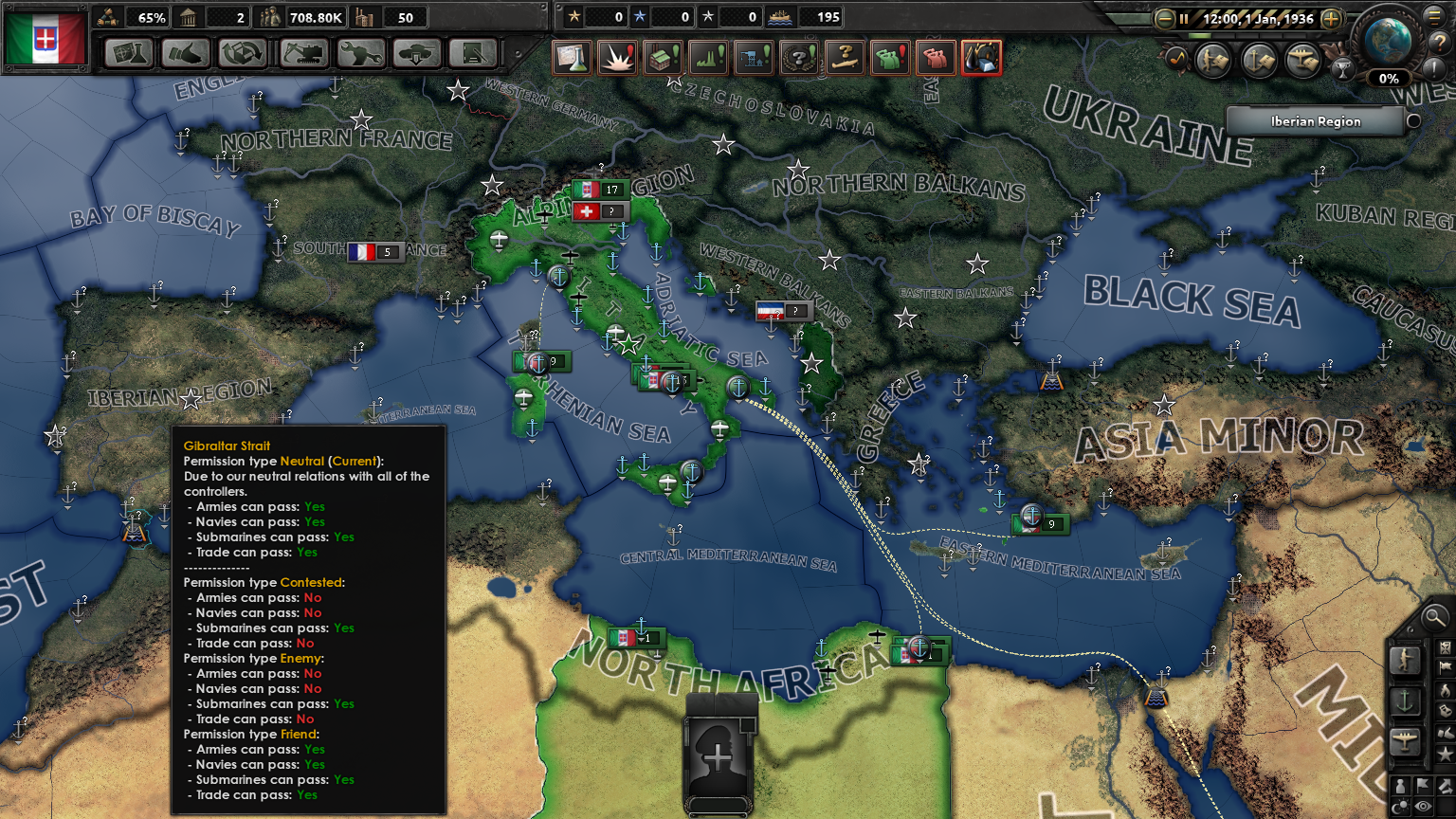Image resolution: width=1456 pixels, height=819 pixels.
Task: Click the game speed indicator bar
Action: [1246, 37]
